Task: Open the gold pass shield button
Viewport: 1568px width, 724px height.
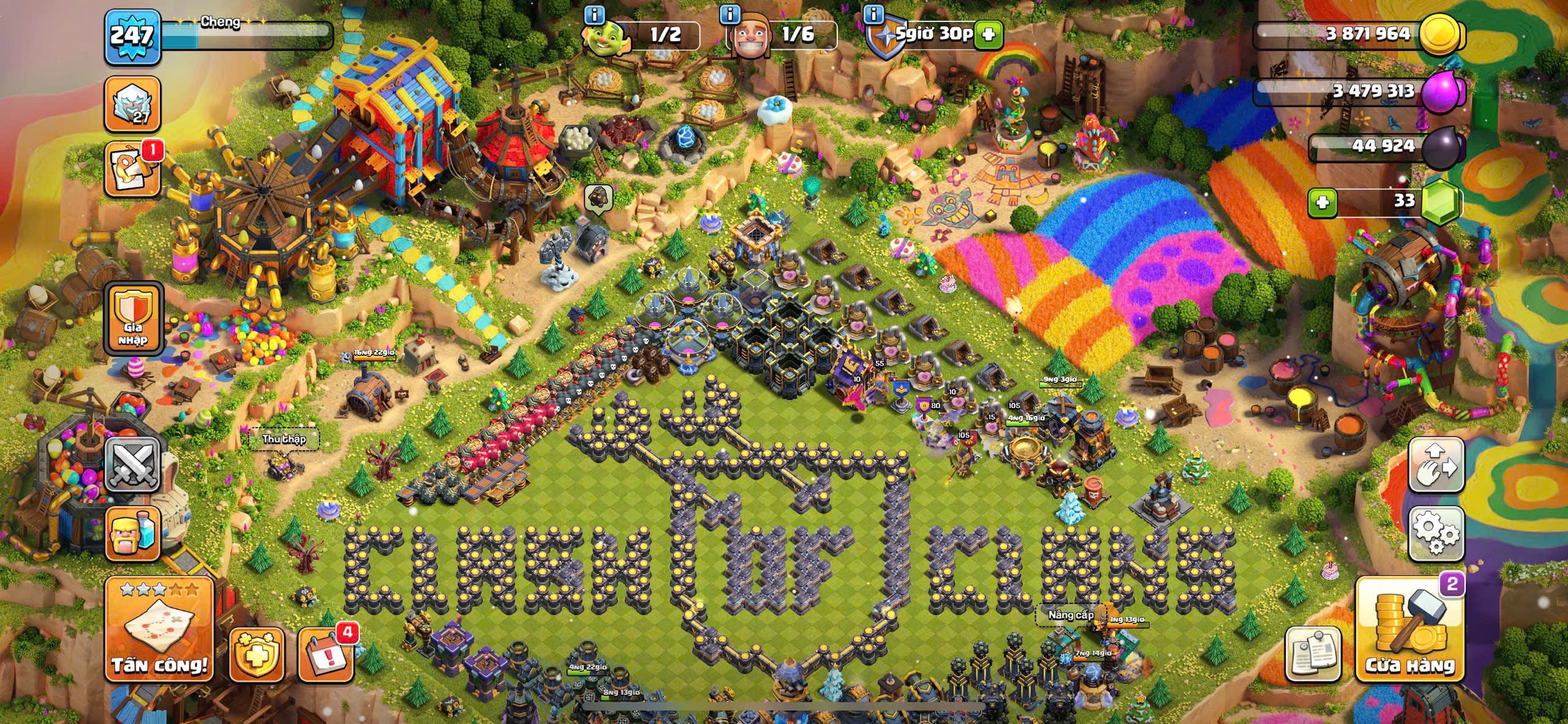Action: (x=257, y=654)
